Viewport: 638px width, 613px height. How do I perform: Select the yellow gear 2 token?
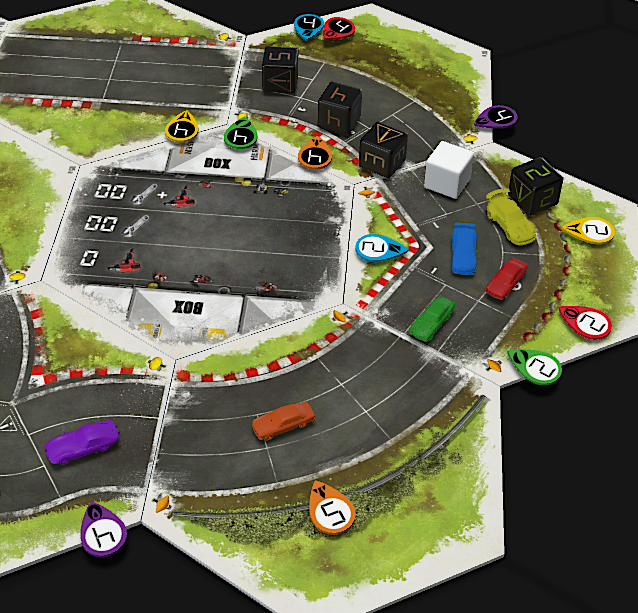(593, 232)
